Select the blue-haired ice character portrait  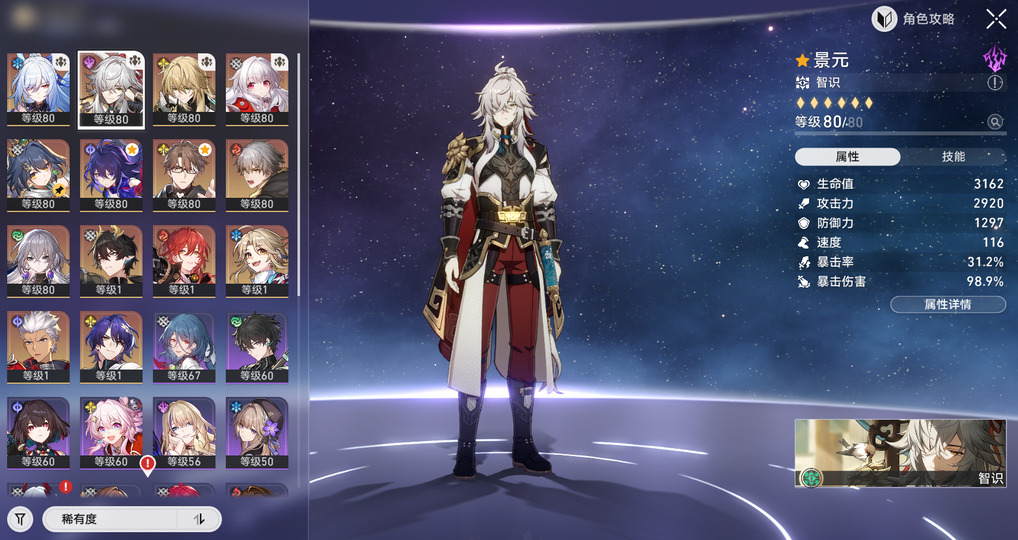point(38,89)
